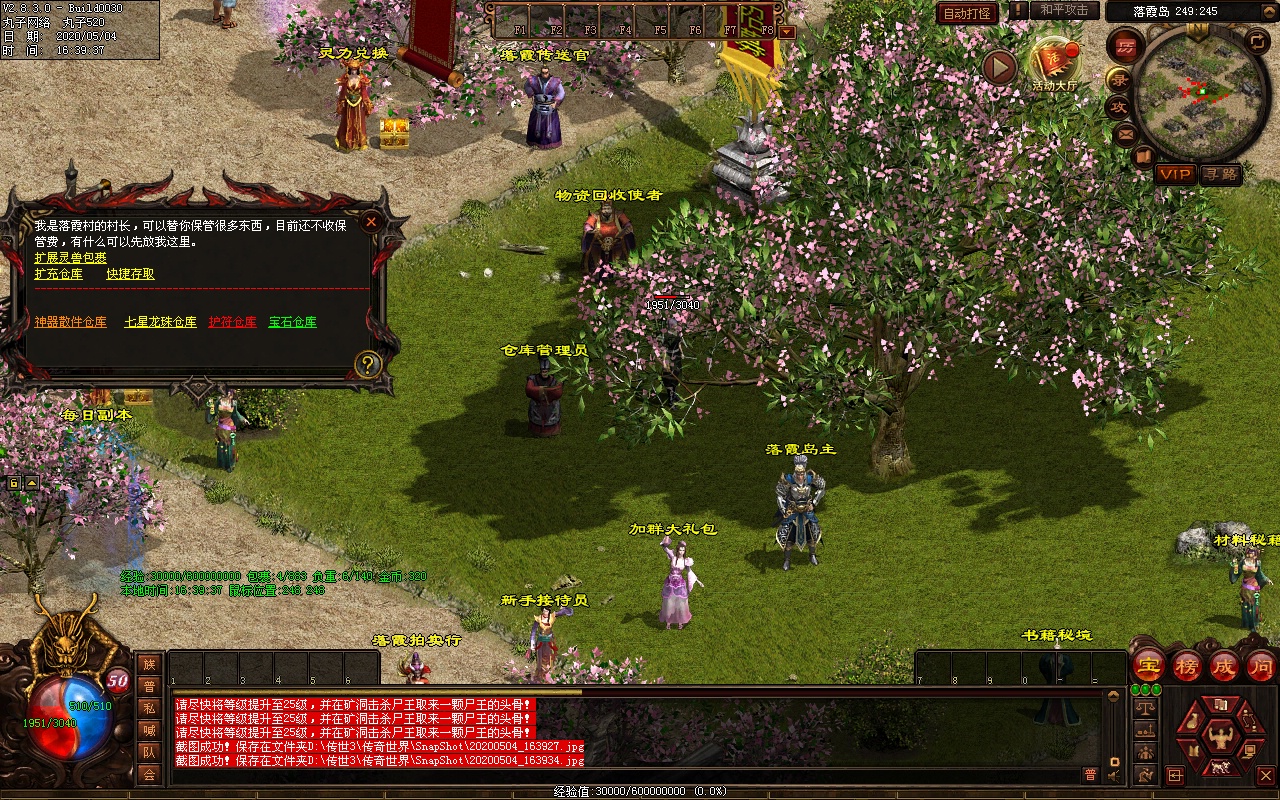Open 快捷存取 quick storage option
The height and width of the screenshot is (800, 1280).
point(131,274)
